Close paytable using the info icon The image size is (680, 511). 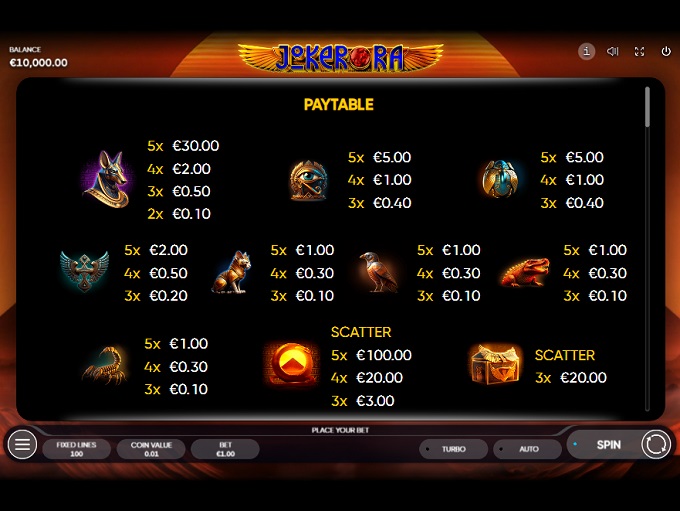pyautogui.click(x=587, y=51)
